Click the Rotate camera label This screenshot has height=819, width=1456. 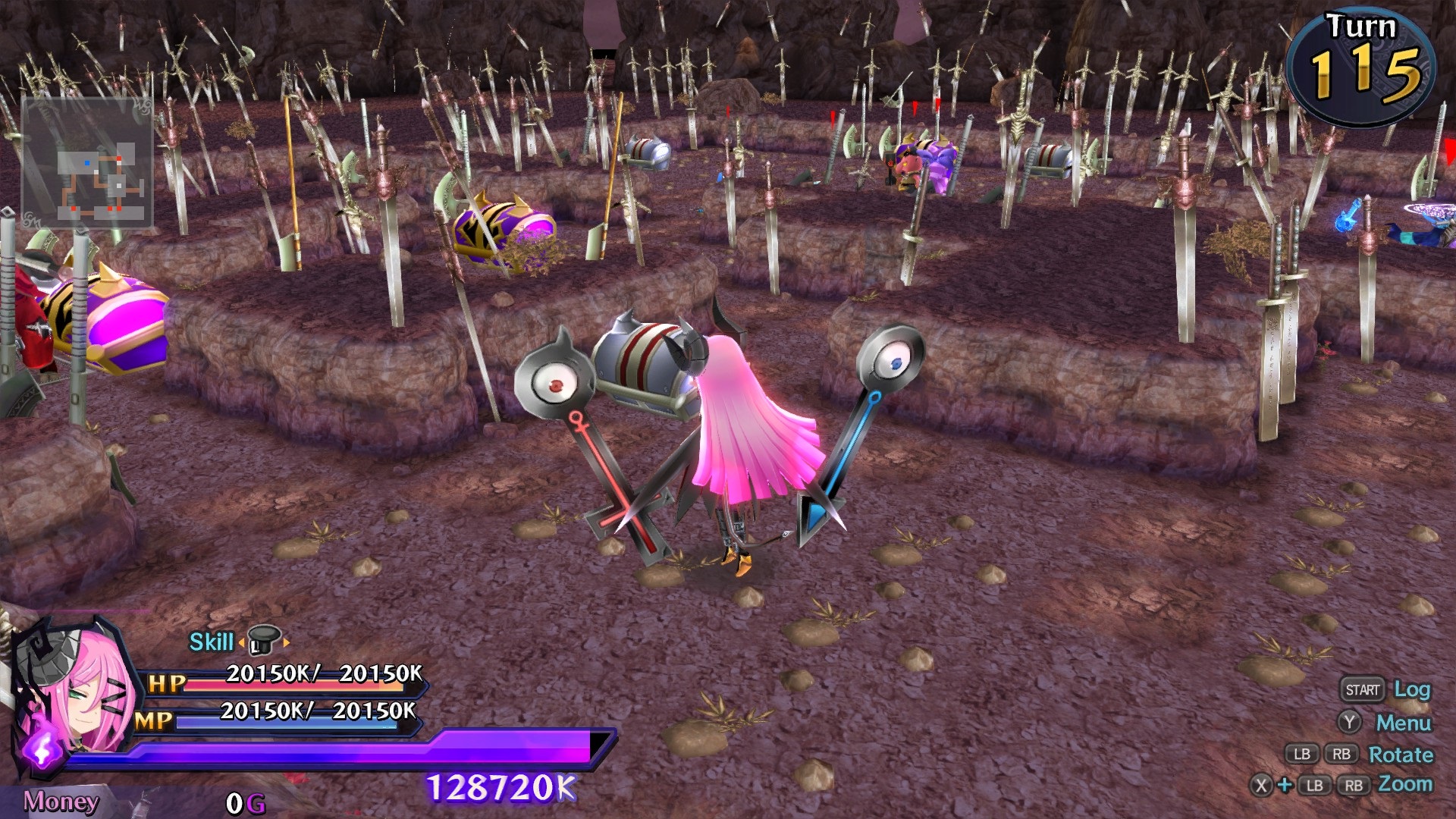pos(1401,755)
